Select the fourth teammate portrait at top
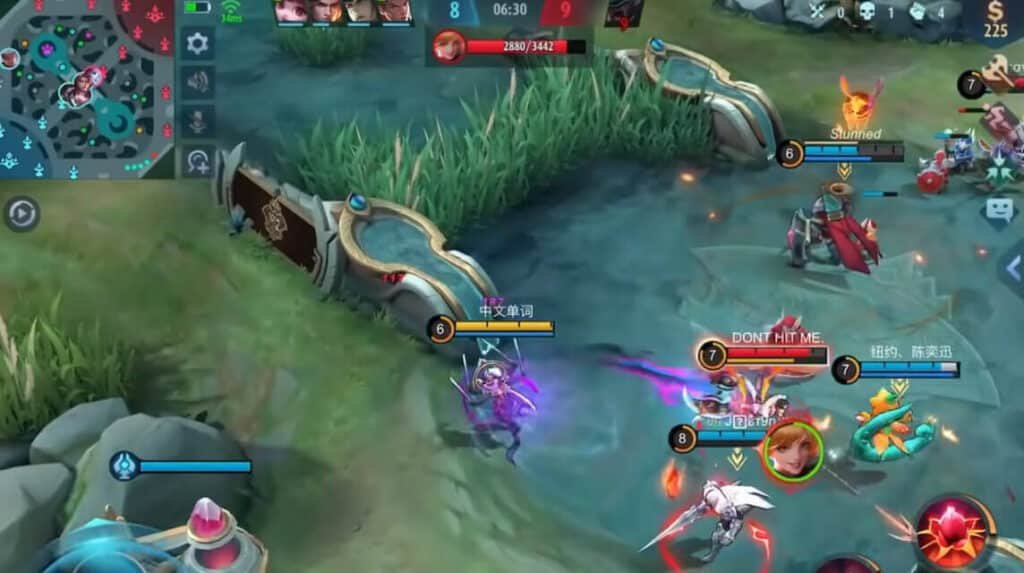 (394, 11)
